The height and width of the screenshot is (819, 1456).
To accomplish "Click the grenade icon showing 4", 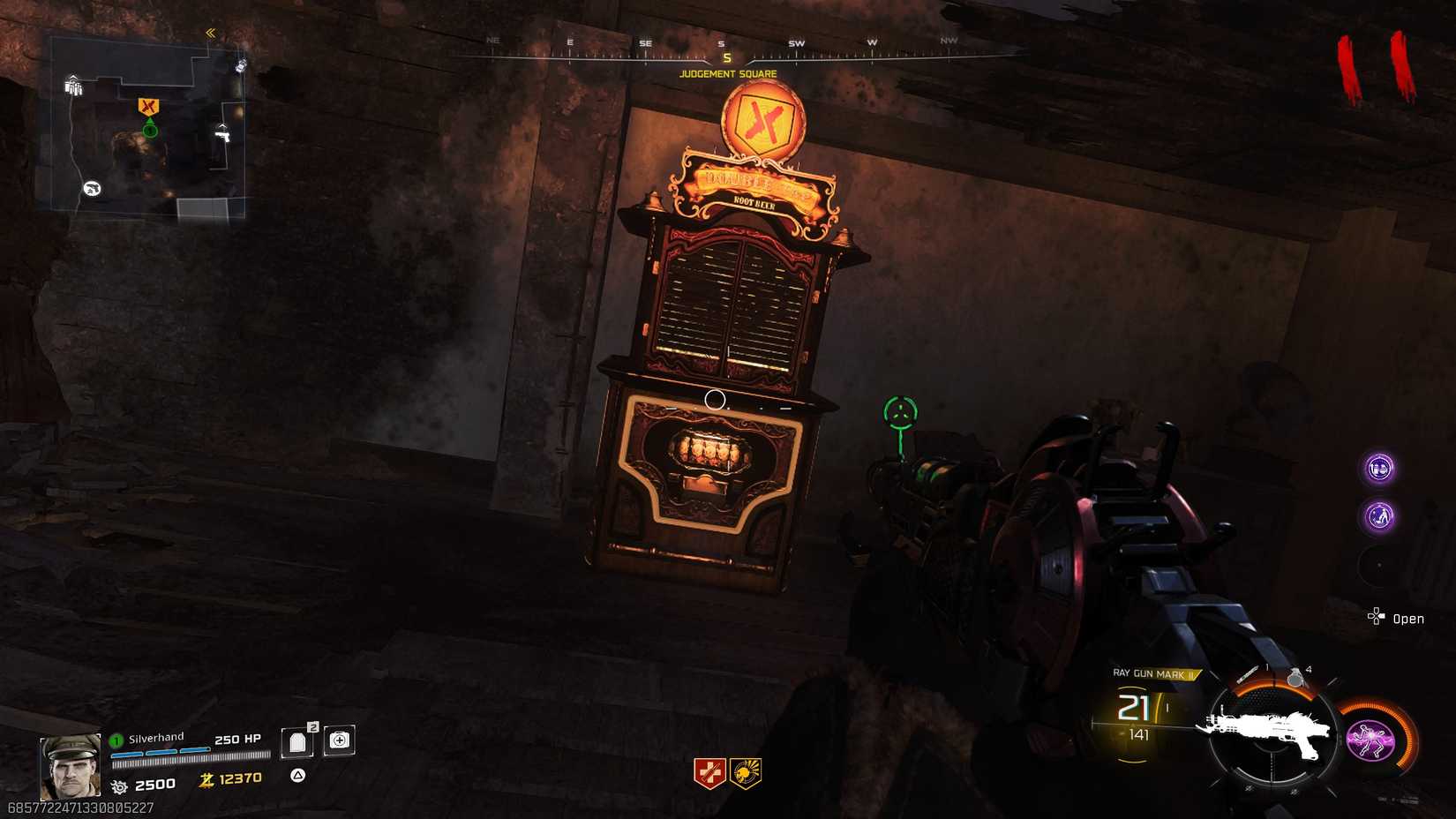I will [x=1295, y=678].
